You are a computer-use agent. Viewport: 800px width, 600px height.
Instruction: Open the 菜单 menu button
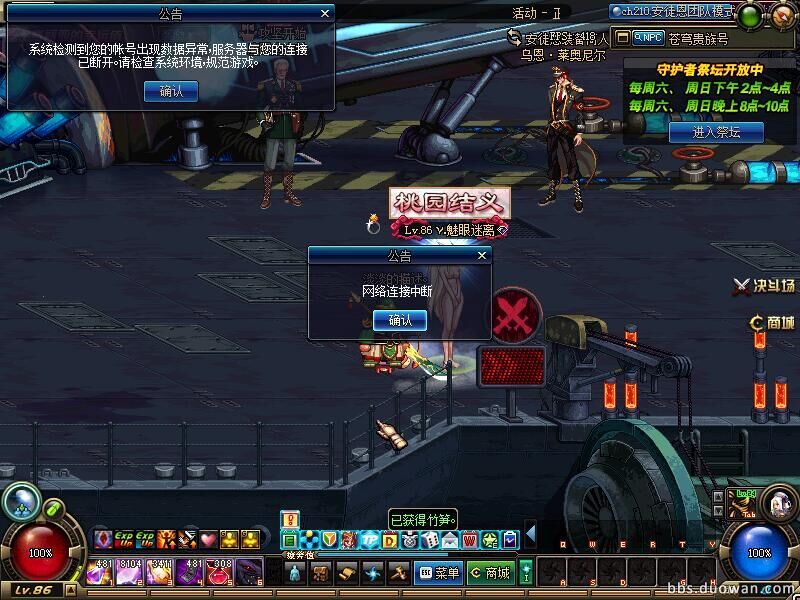(439, 573)
